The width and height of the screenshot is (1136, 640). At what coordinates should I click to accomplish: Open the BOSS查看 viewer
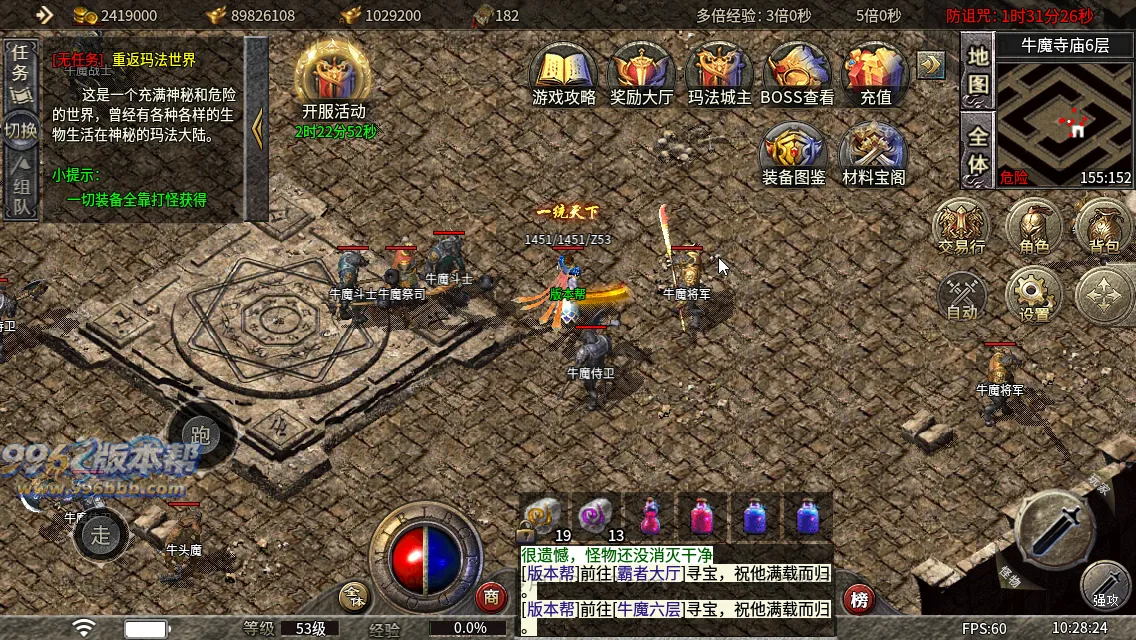point(797,72)
